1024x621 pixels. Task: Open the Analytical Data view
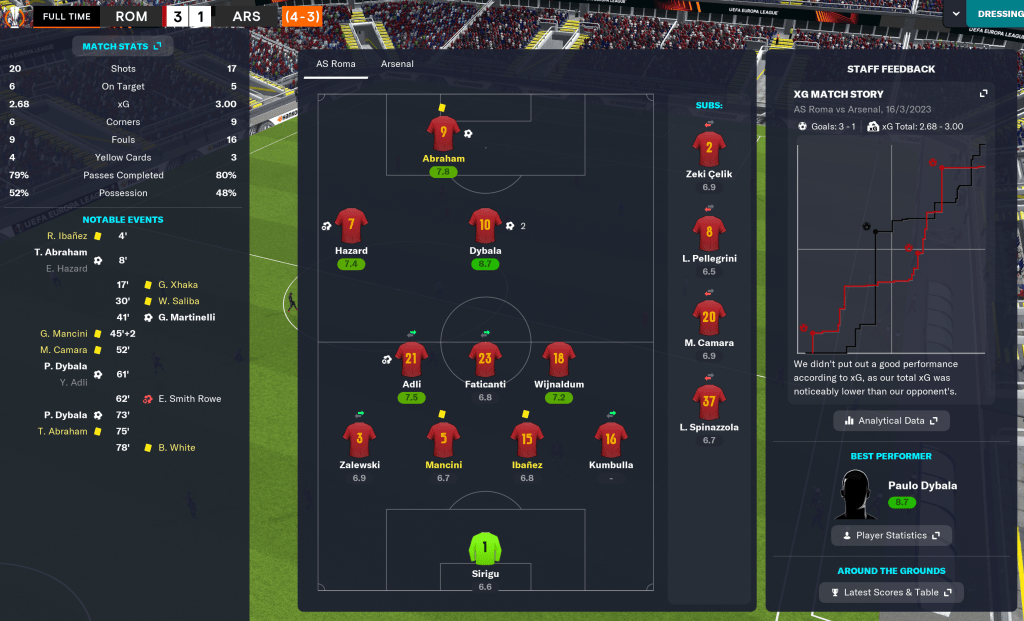[x=891, y=421]
